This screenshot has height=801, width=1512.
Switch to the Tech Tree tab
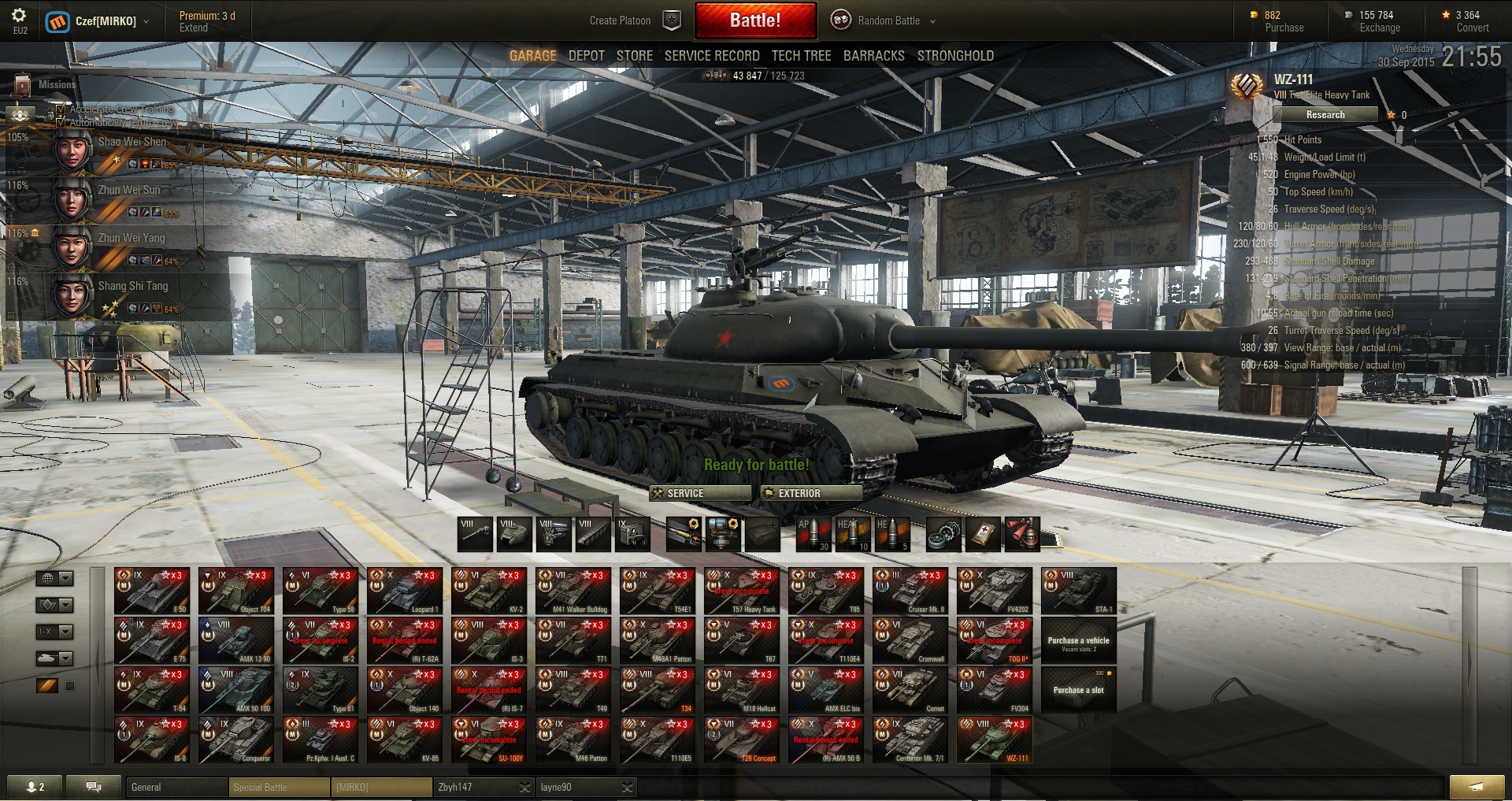(801, 56)
